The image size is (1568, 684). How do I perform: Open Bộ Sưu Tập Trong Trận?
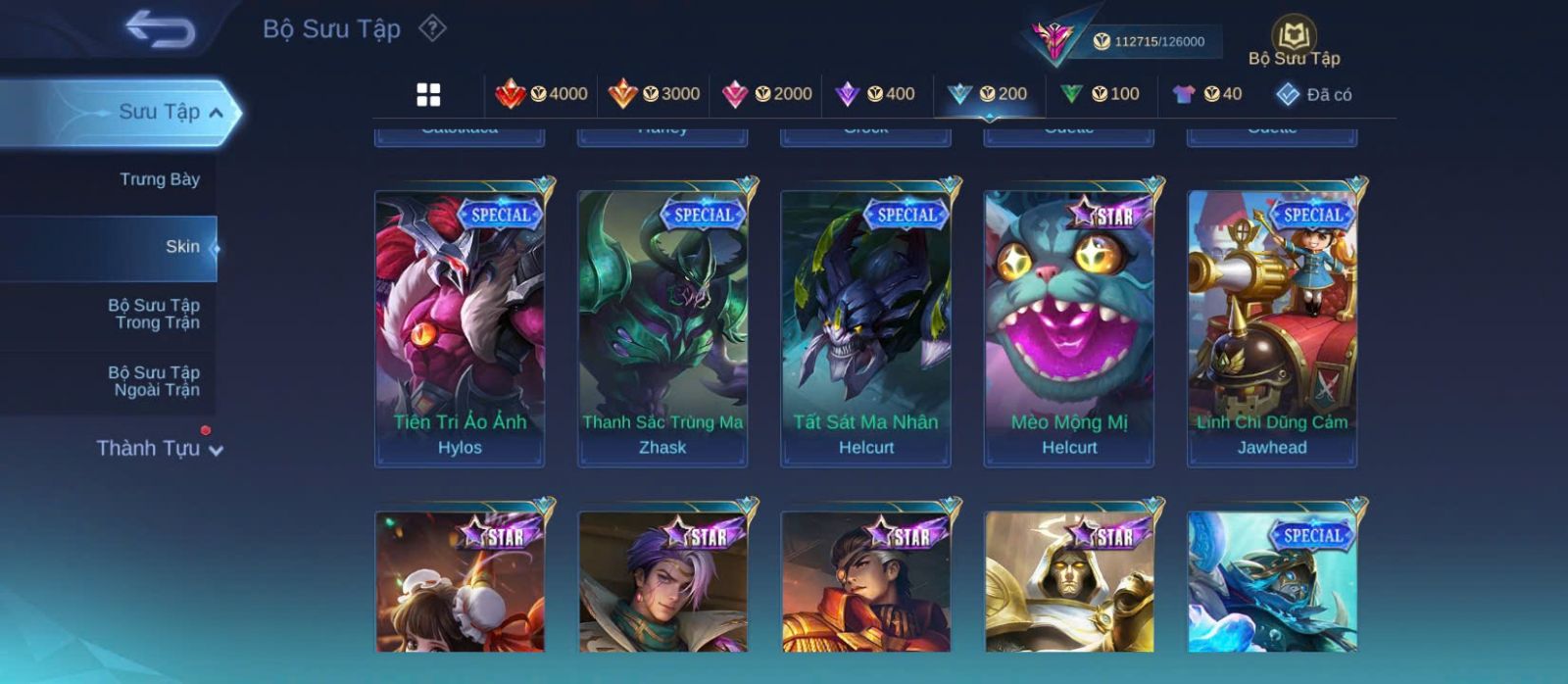(x=154, y=314)
